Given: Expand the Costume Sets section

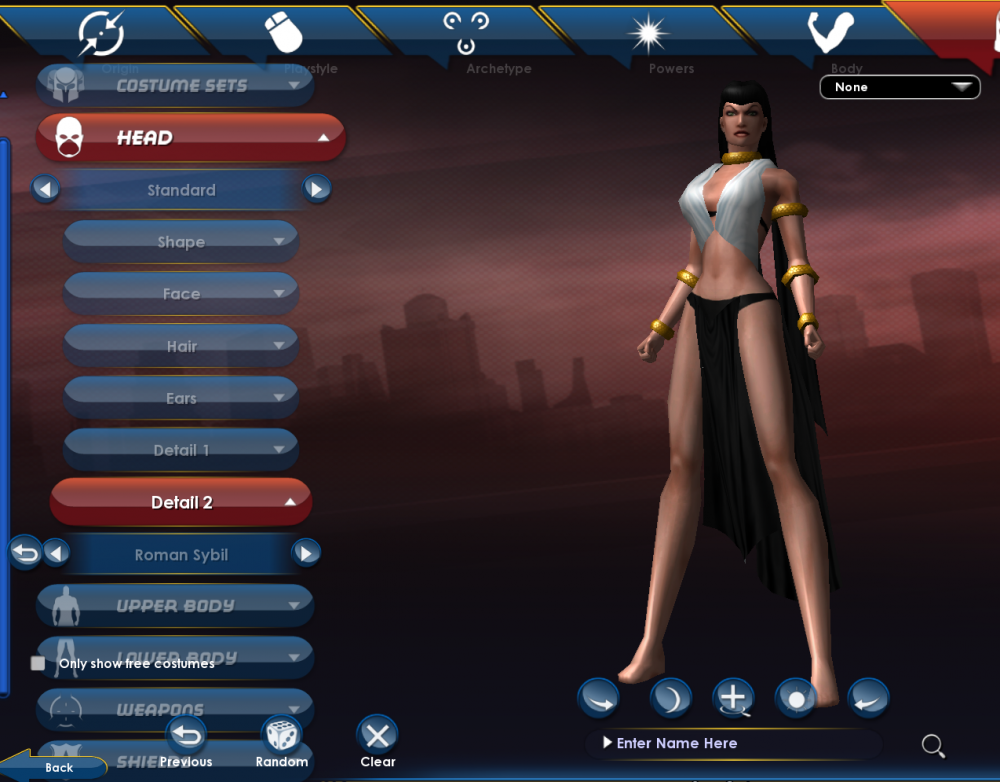Looking at the screenshot, I should (176, 86).
